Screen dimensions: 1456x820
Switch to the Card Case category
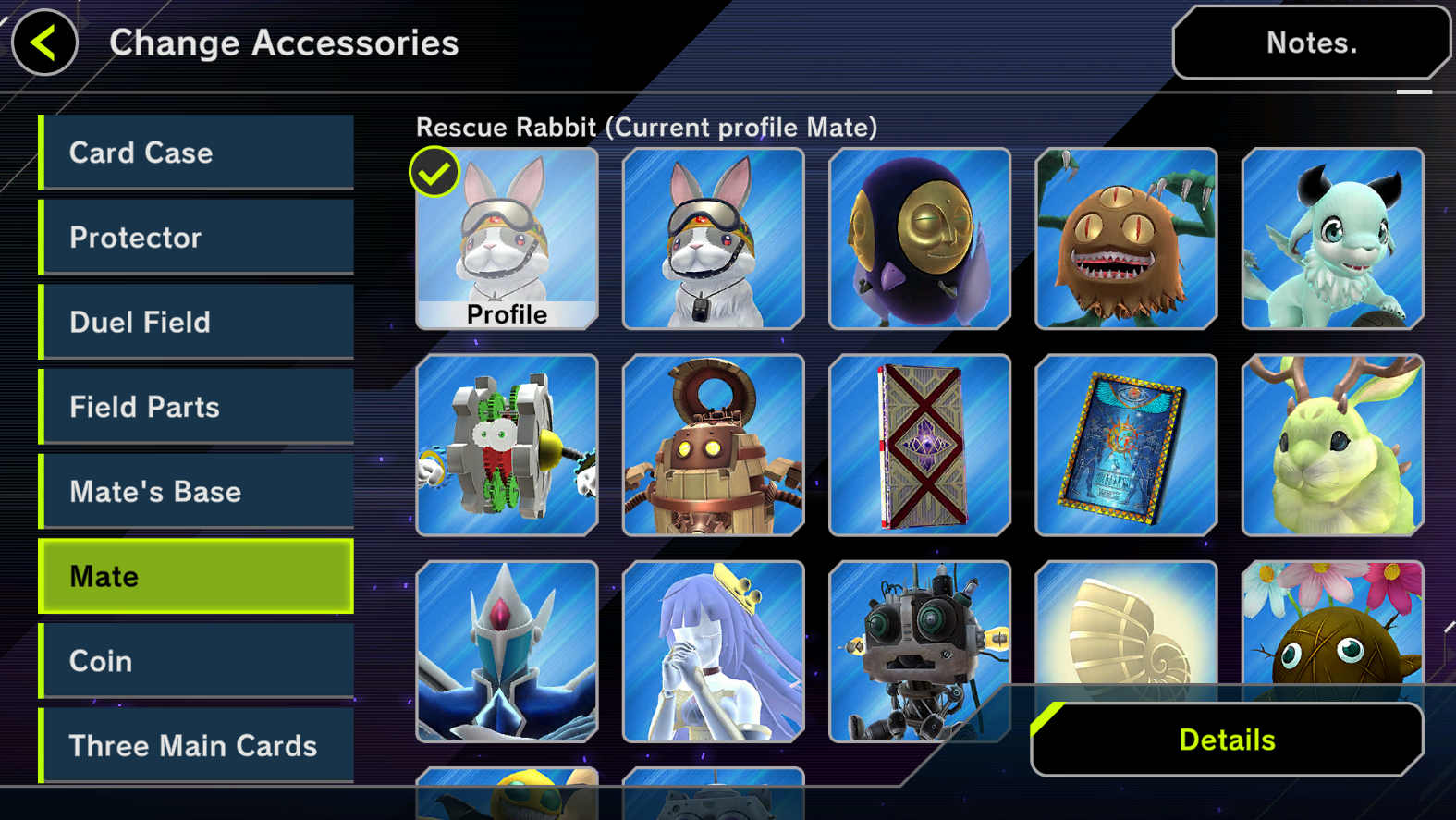click(x=197, y=153)
